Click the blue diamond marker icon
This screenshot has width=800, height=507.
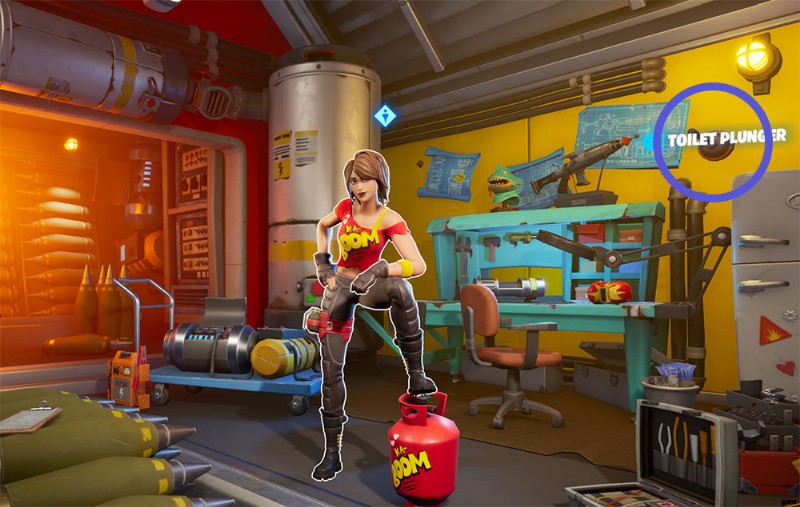point(385,116)
